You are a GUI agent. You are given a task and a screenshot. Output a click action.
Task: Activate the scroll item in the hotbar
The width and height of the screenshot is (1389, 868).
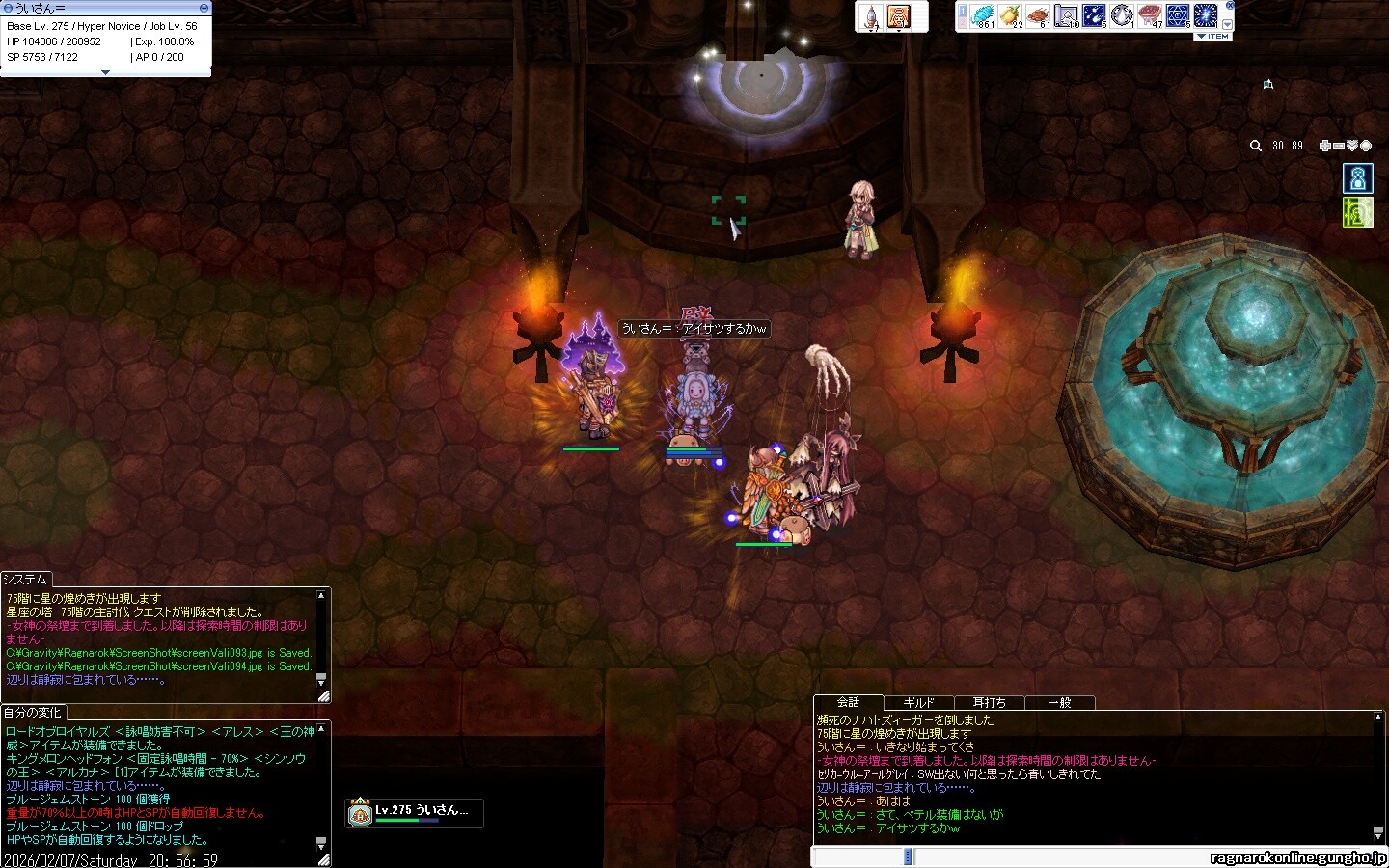(x=1066, y=15)
